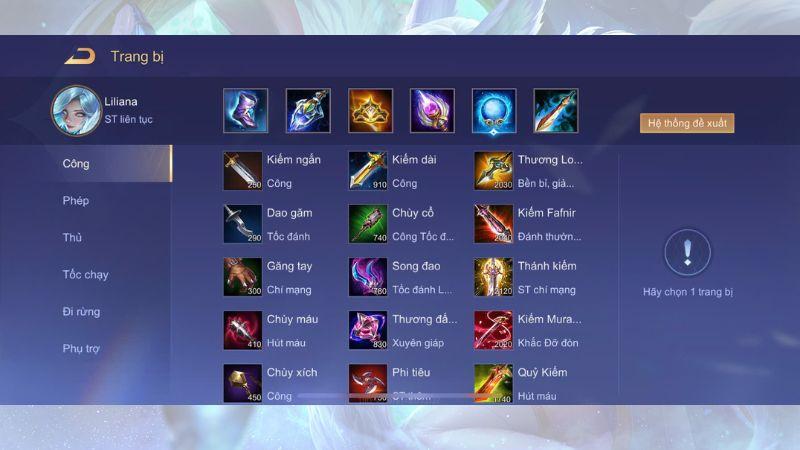This screenshot has height=450, width=800.
Task: Select the Kiếm ngắn item
Action: pos(243,171)
